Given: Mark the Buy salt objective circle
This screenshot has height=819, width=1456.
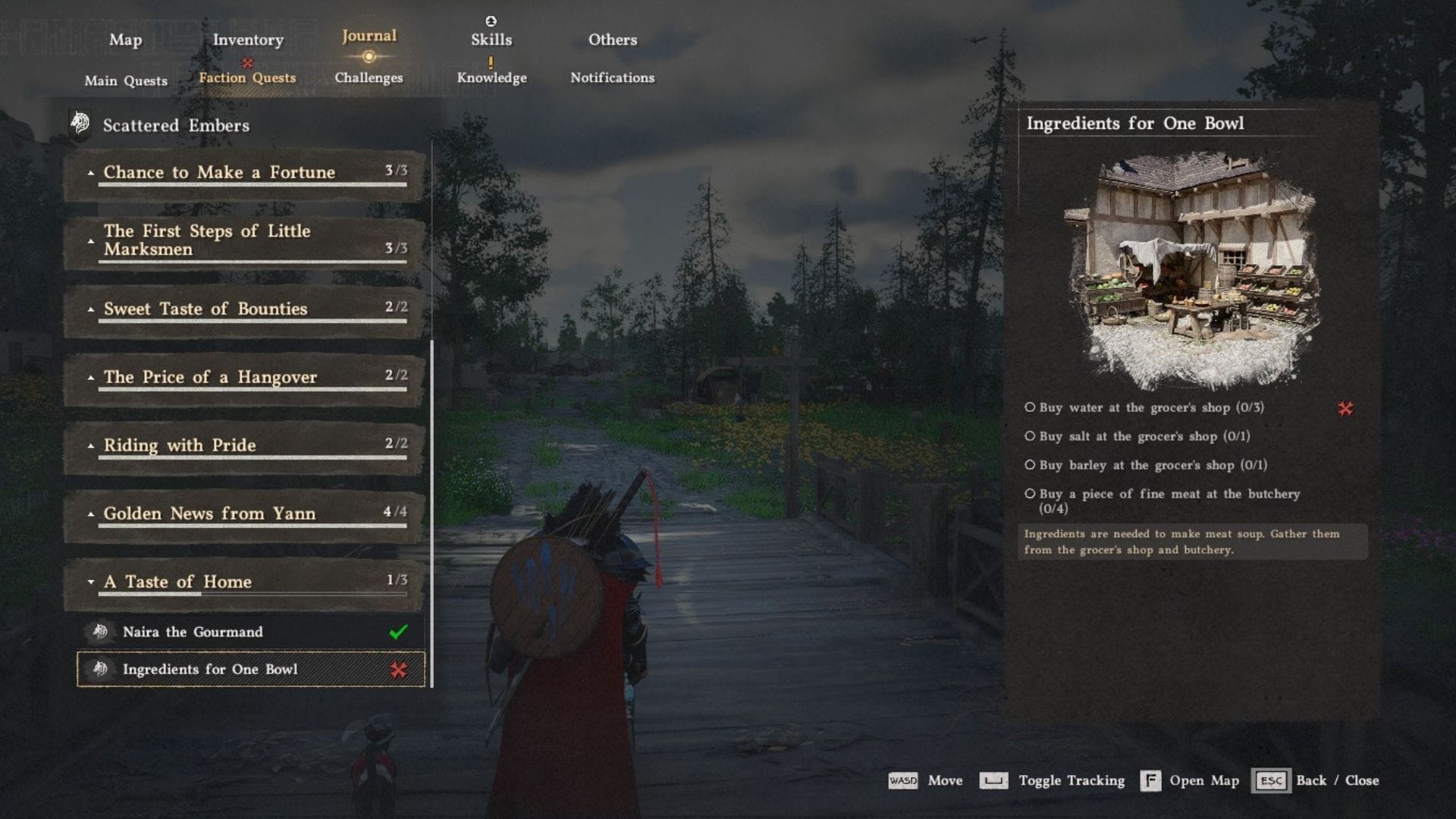Looking at the screenshot, I should point(1031,436).
